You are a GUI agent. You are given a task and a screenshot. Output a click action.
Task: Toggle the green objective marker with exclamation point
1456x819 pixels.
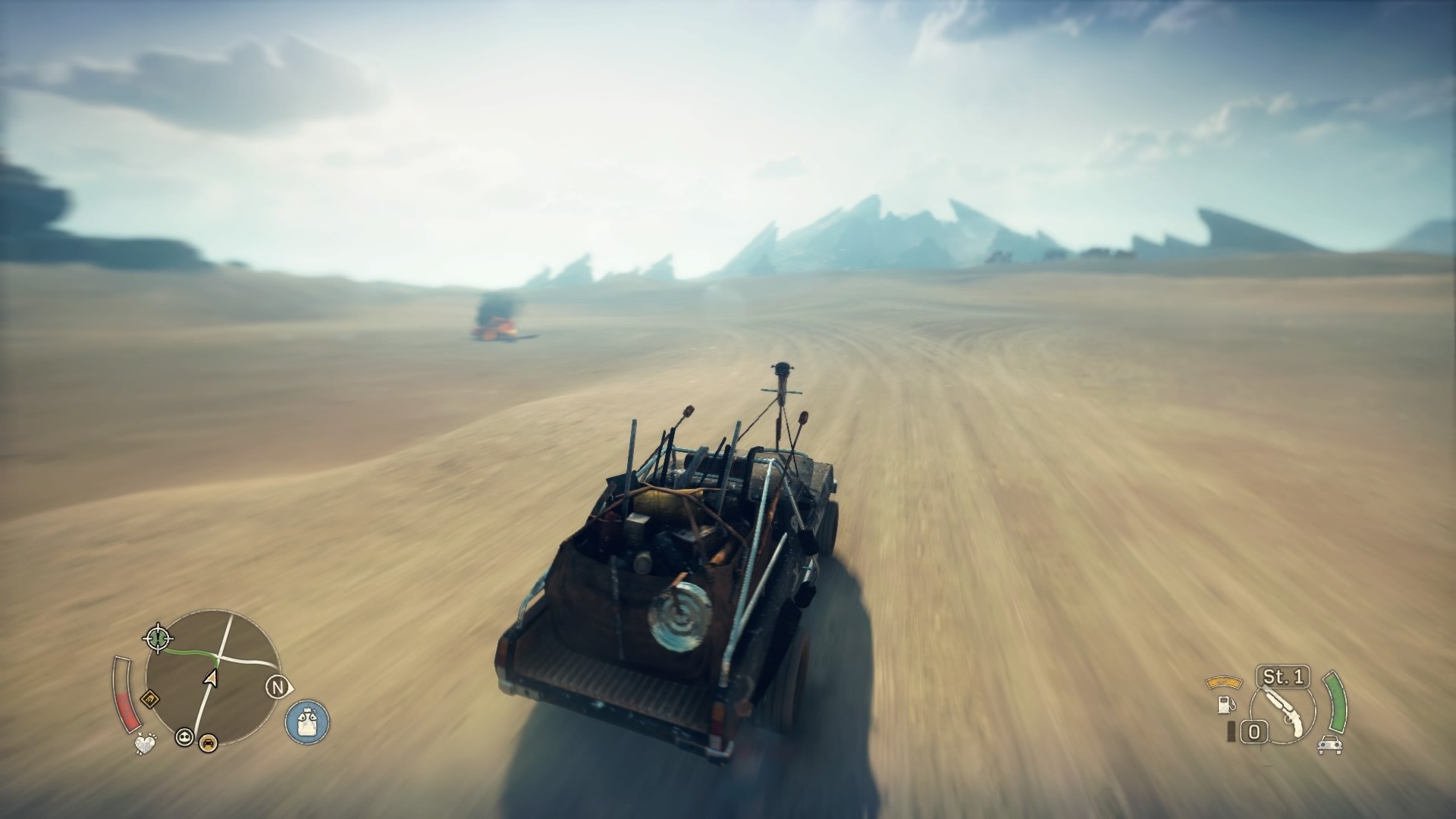point(158,638)
